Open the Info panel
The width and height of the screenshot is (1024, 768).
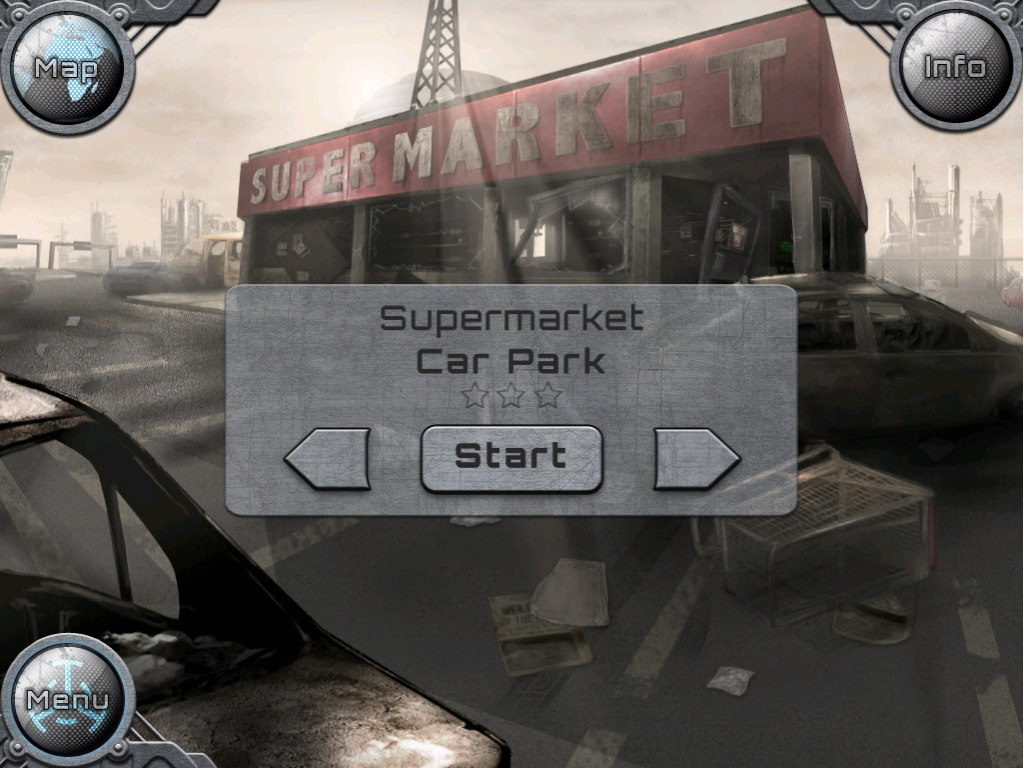954,67
